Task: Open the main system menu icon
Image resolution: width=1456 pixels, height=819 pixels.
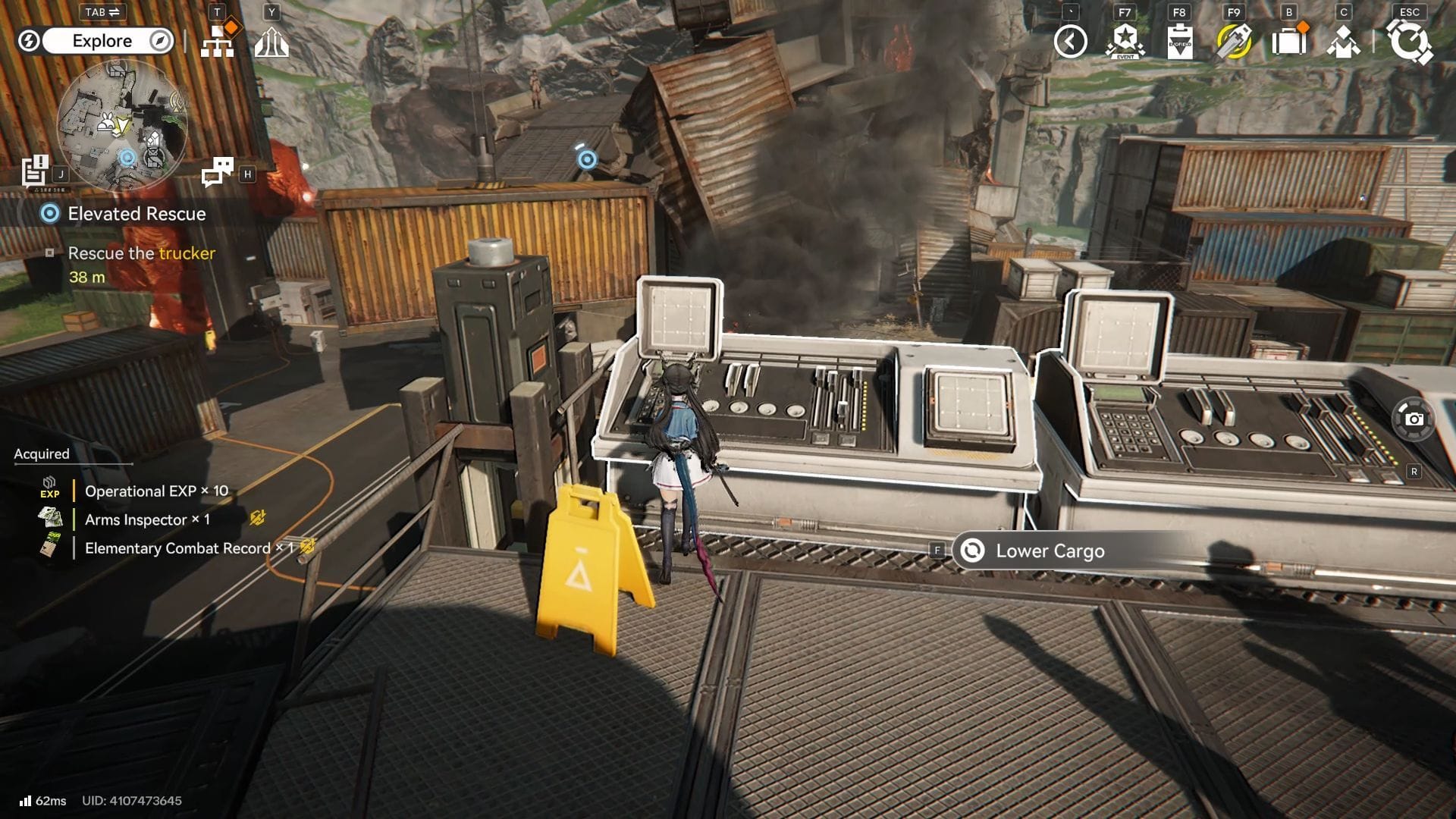Action: point(1409,42)
